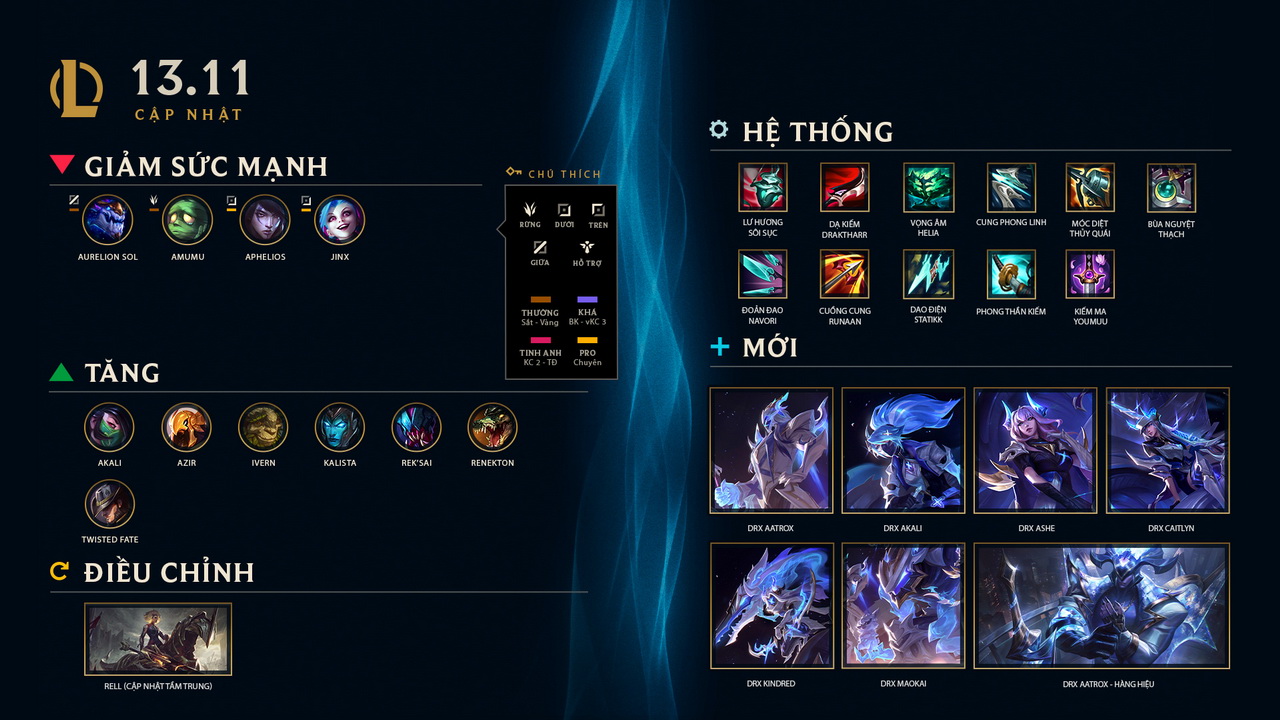Click the Cuồng Cung Runaan item icon
This screenshot has width=1280, height=720.
click(845, 275)
